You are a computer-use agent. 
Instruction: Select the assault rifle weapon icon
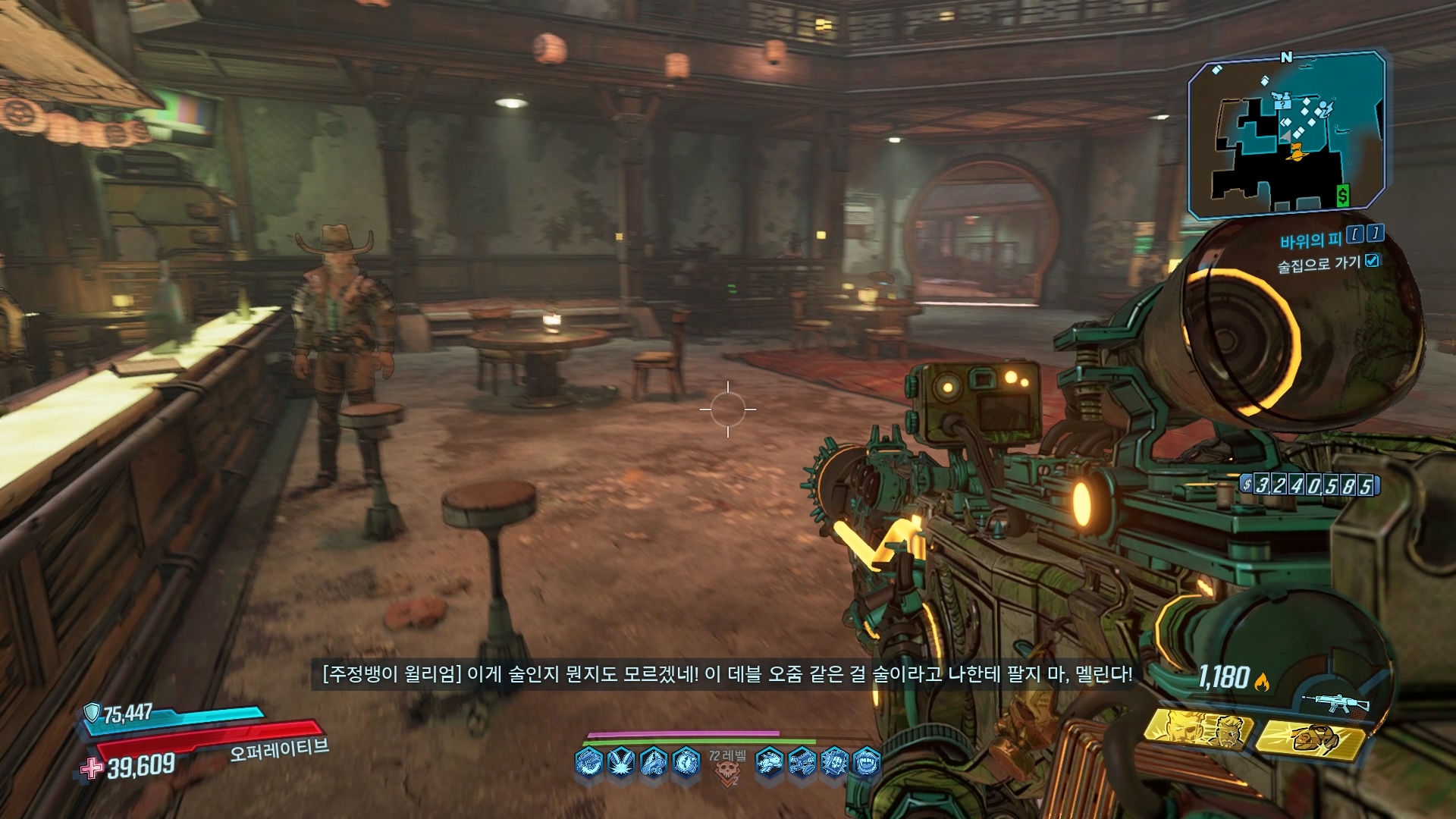pyautogui.click(x=1335, y=703)
